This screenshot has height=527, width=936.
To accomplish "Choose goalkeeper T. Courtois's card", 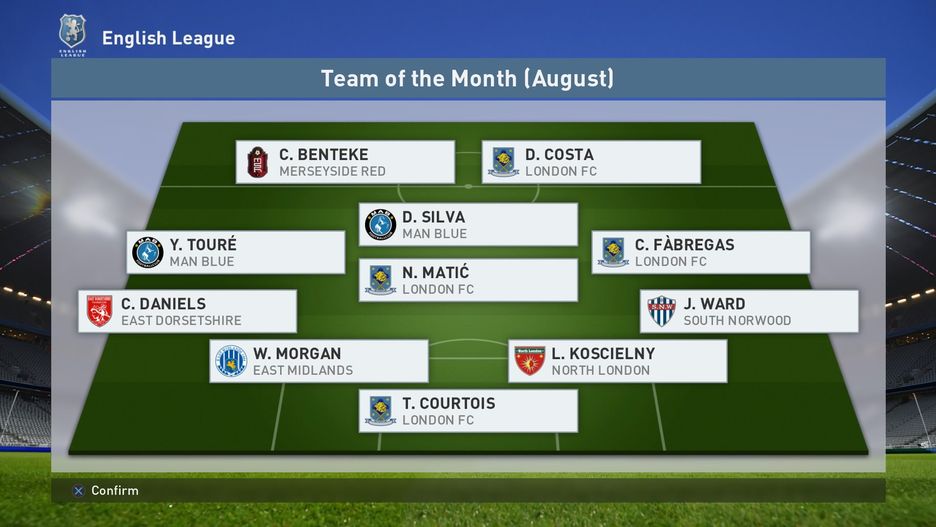I will 468,411.
